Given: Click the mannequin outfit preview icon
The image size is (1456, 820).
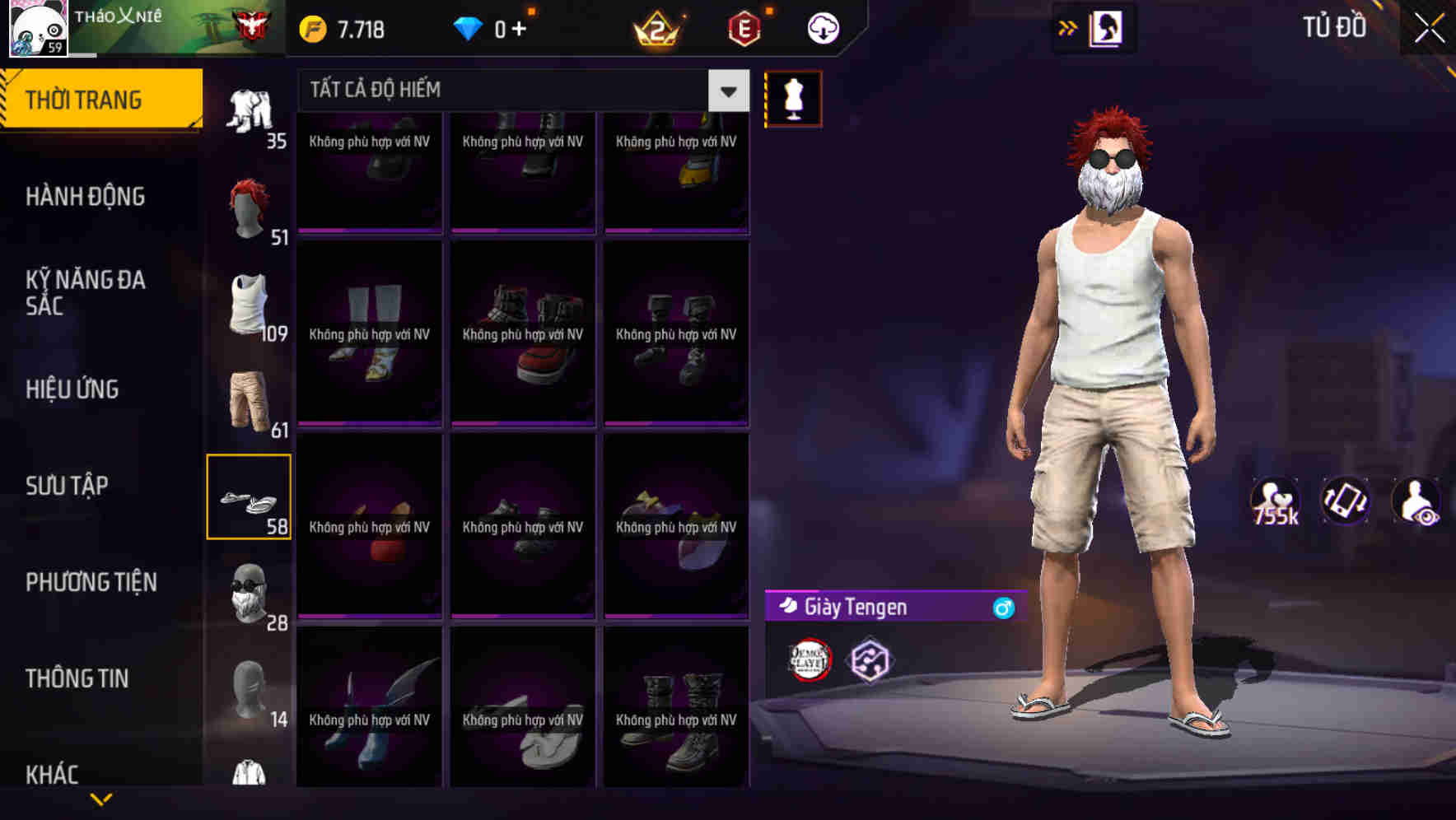Looking at the screenshot, I should (x=793, y=98).
